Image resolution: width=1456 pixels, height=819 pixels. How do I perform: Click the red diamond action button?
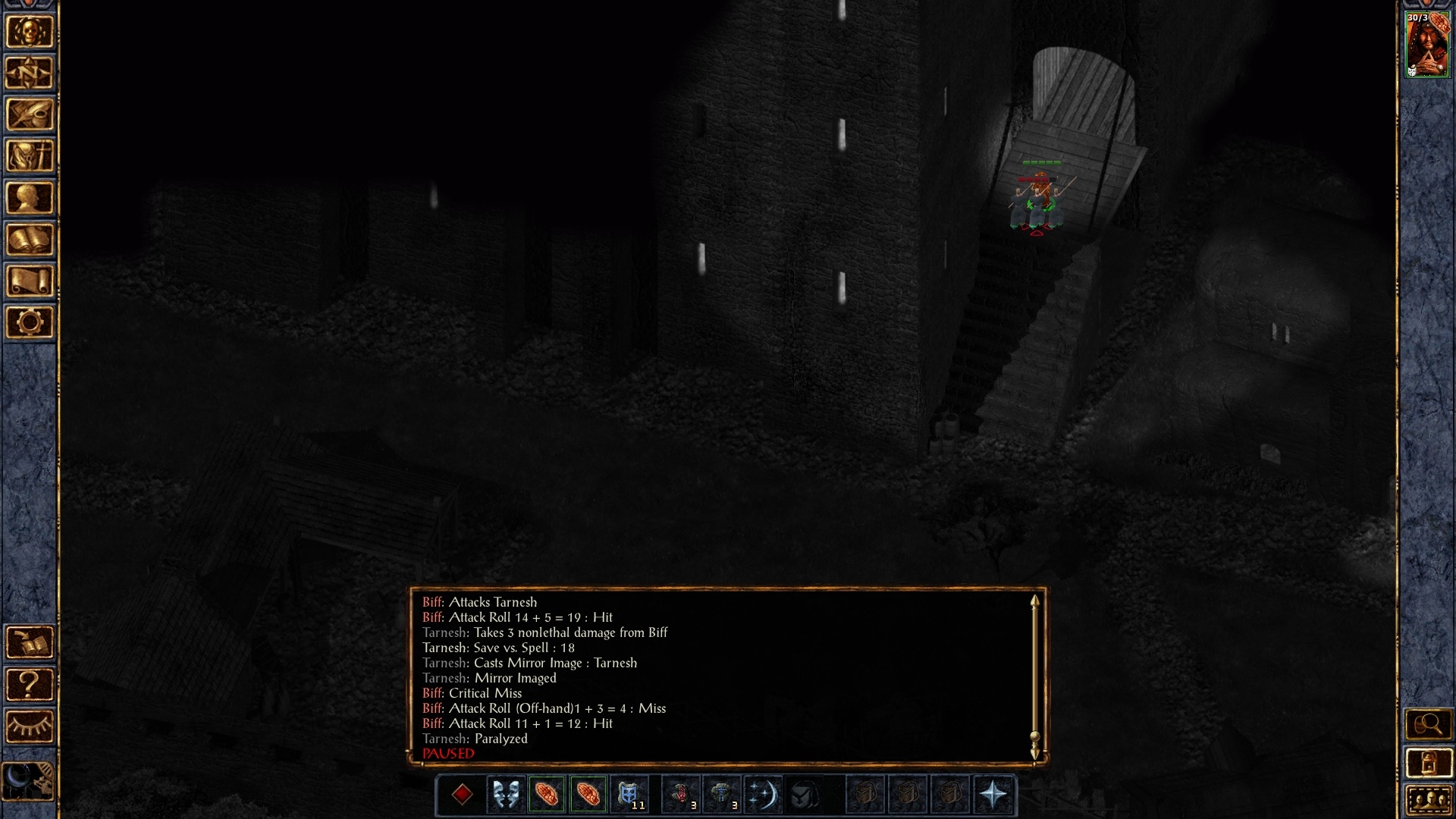click(462, 795)
